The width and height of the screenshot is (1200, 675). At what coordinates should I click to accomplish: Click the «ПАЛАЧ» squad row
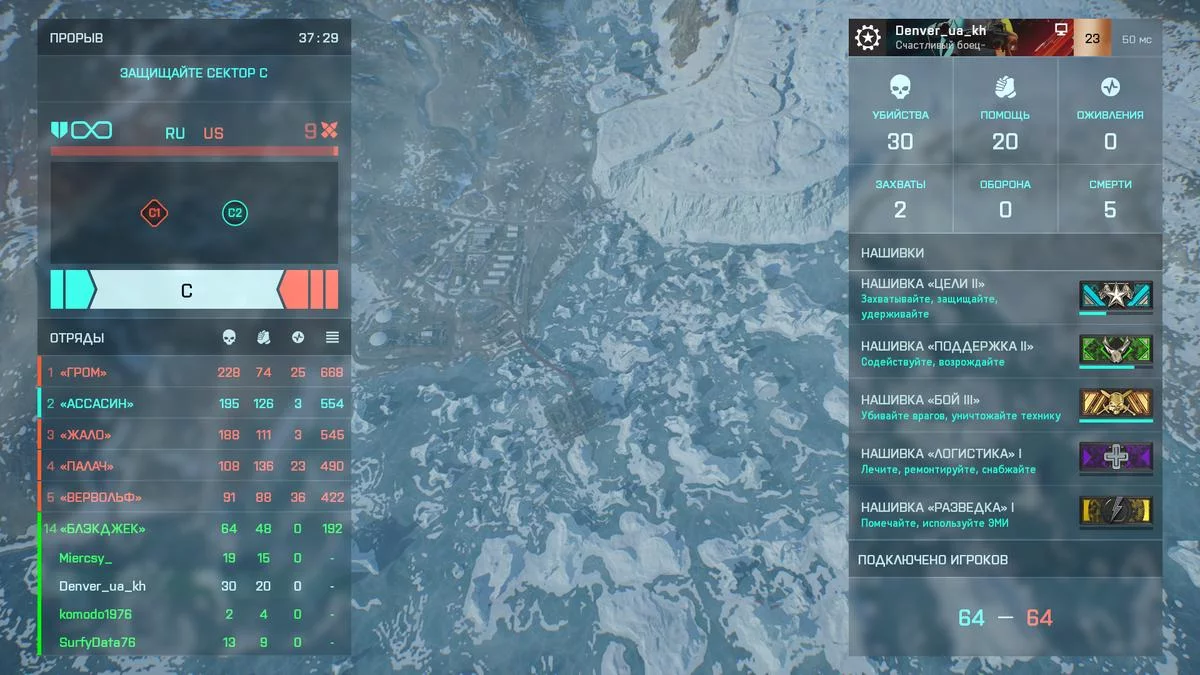click(195, 466)
